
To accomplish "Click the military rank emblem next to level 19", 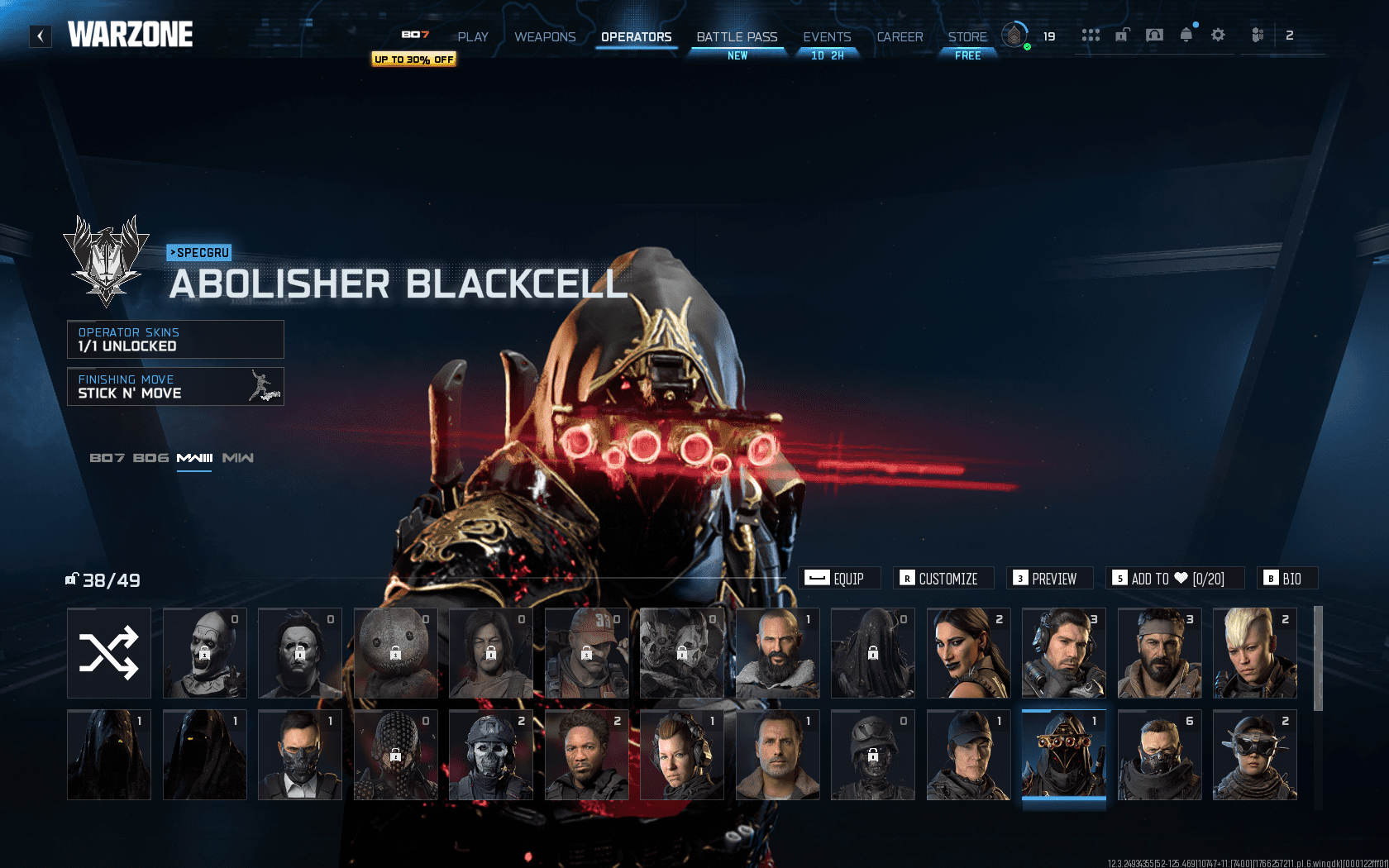I will 1014,36.
